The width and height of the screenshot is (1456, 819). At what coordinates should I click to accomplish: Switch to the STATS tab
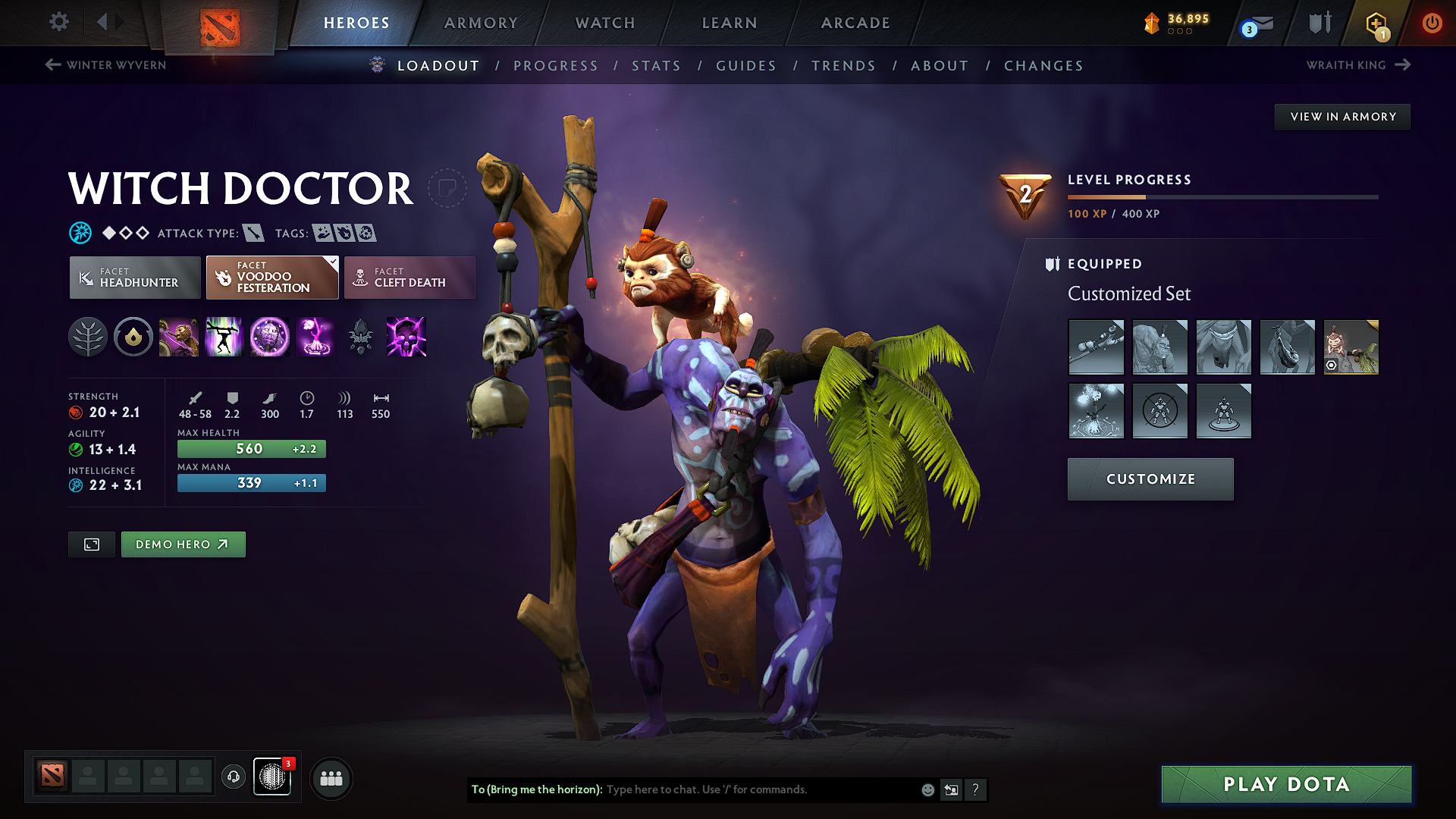pos(657,66)
